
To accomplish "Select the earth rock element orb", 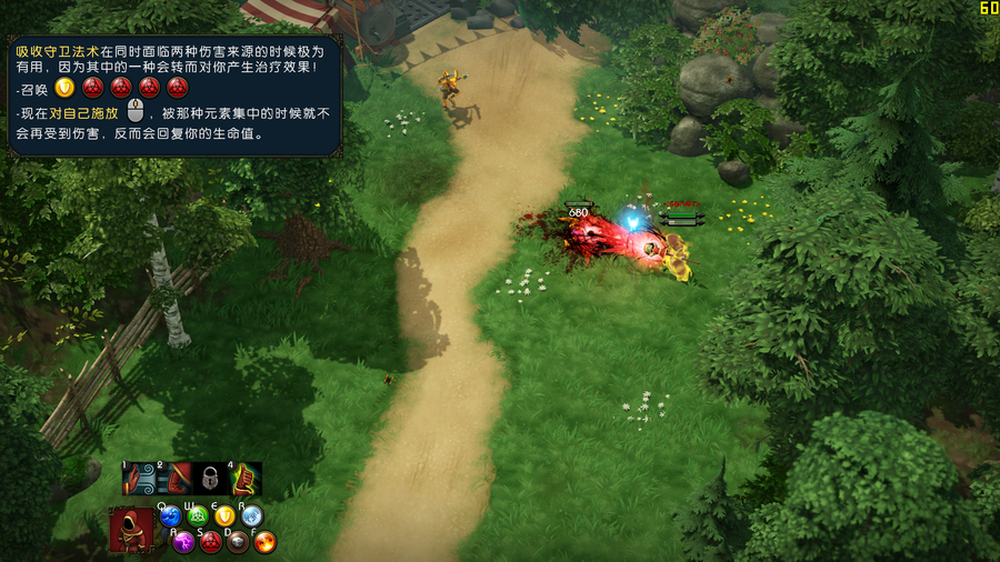I will pyautogui.click(x=238, y=543).
